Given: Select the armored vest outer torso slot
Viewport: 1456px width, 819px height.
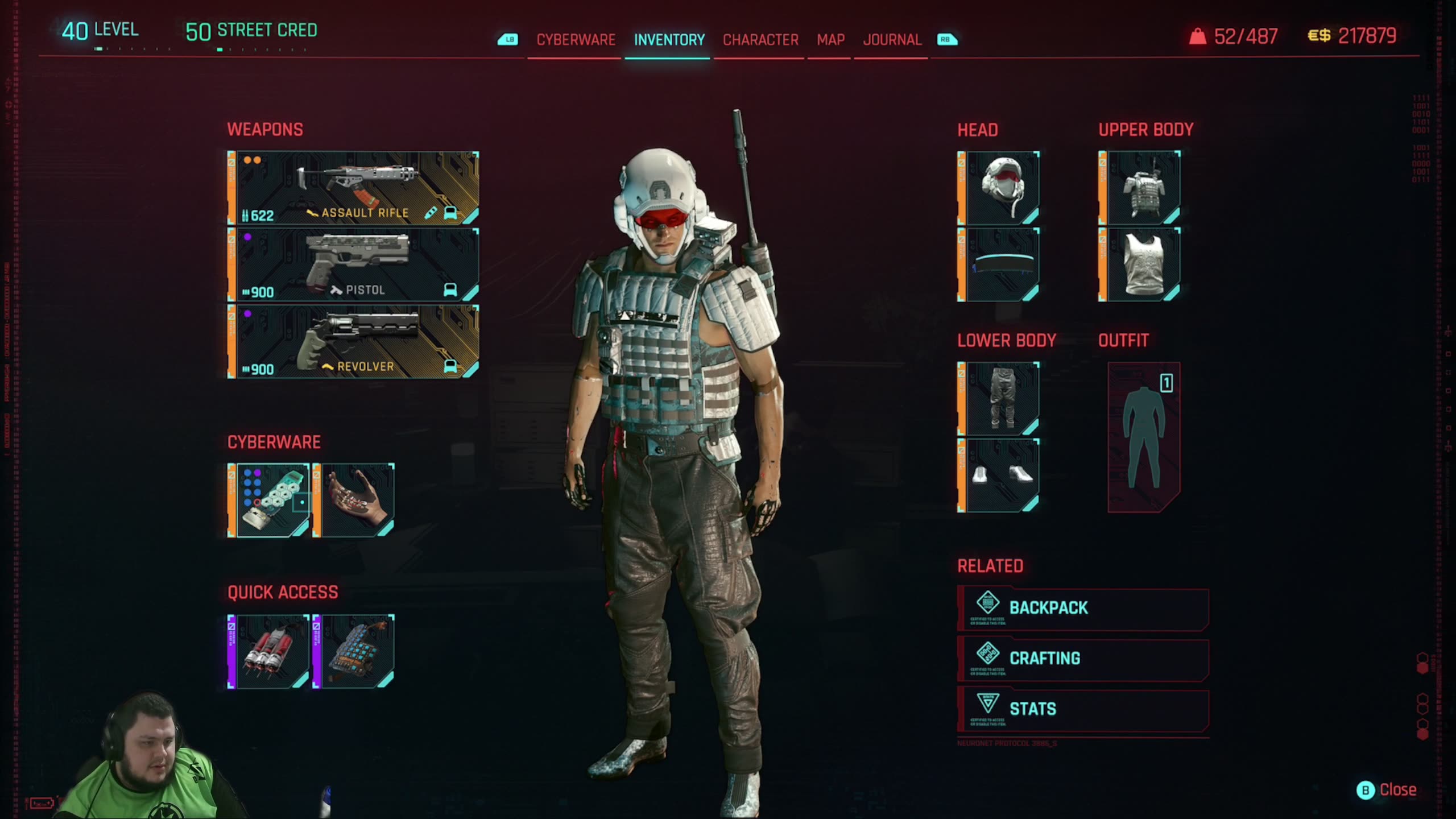Looking at the screenshot, I should [x=1141, y=188].
